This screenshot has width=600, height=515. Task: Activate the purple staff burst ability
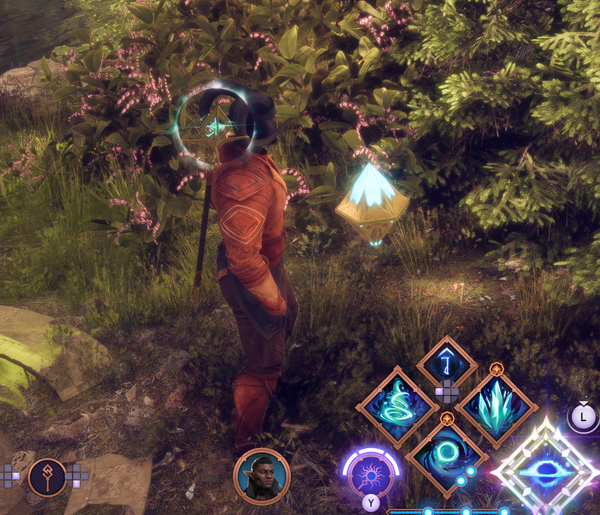point(370,474)
